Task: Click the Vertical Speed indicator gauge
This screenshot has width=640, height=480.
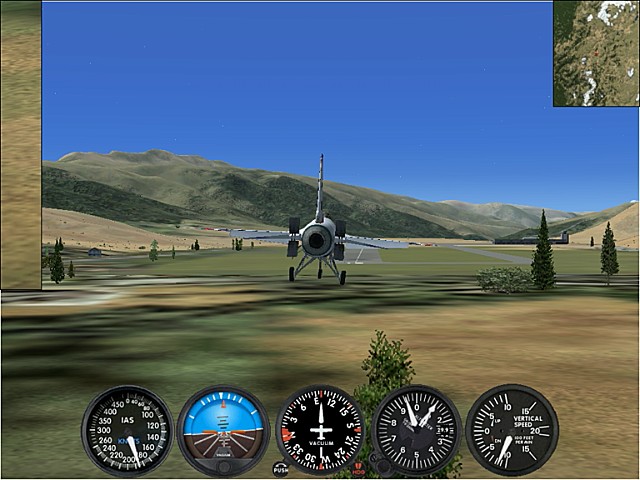Action: click(x=512, y=430)
